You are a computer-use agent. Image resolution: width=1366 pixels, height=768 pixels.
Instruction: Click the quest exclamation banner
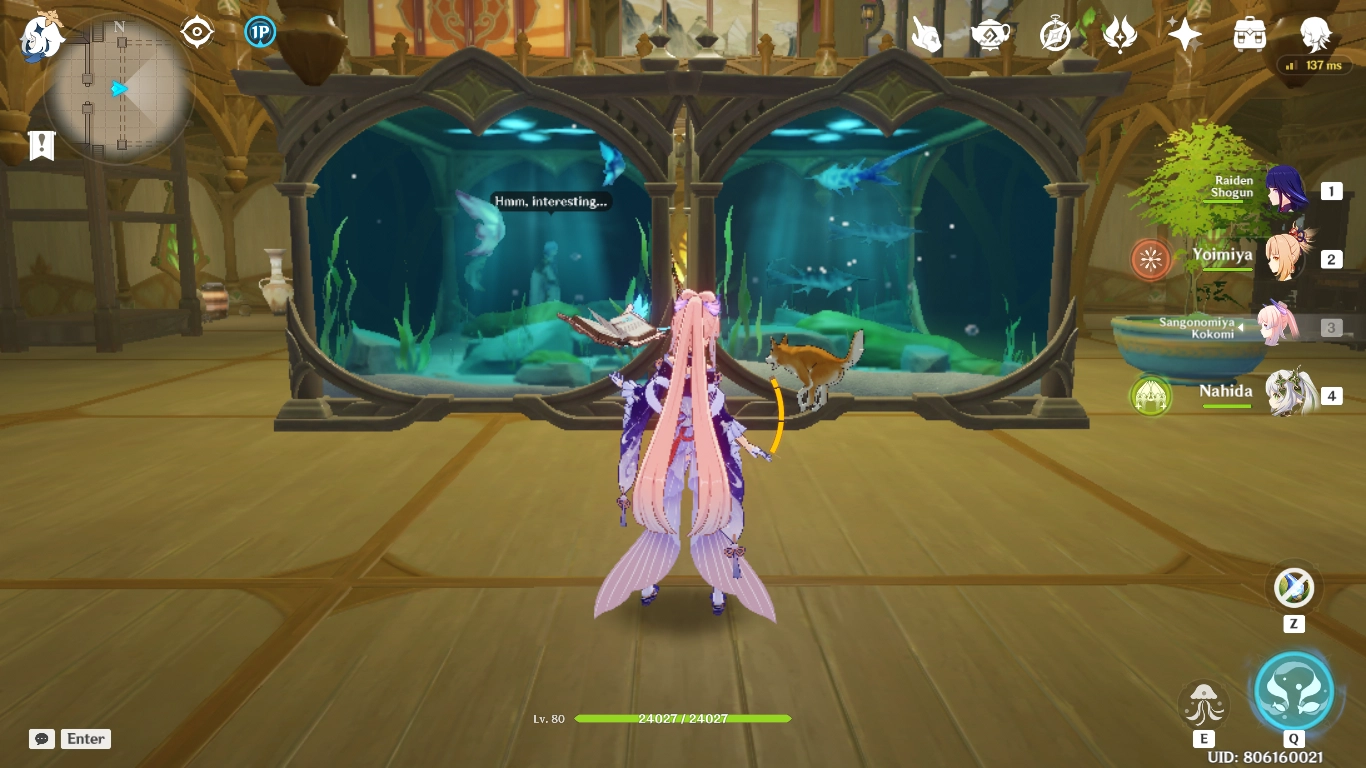(40, 145)
